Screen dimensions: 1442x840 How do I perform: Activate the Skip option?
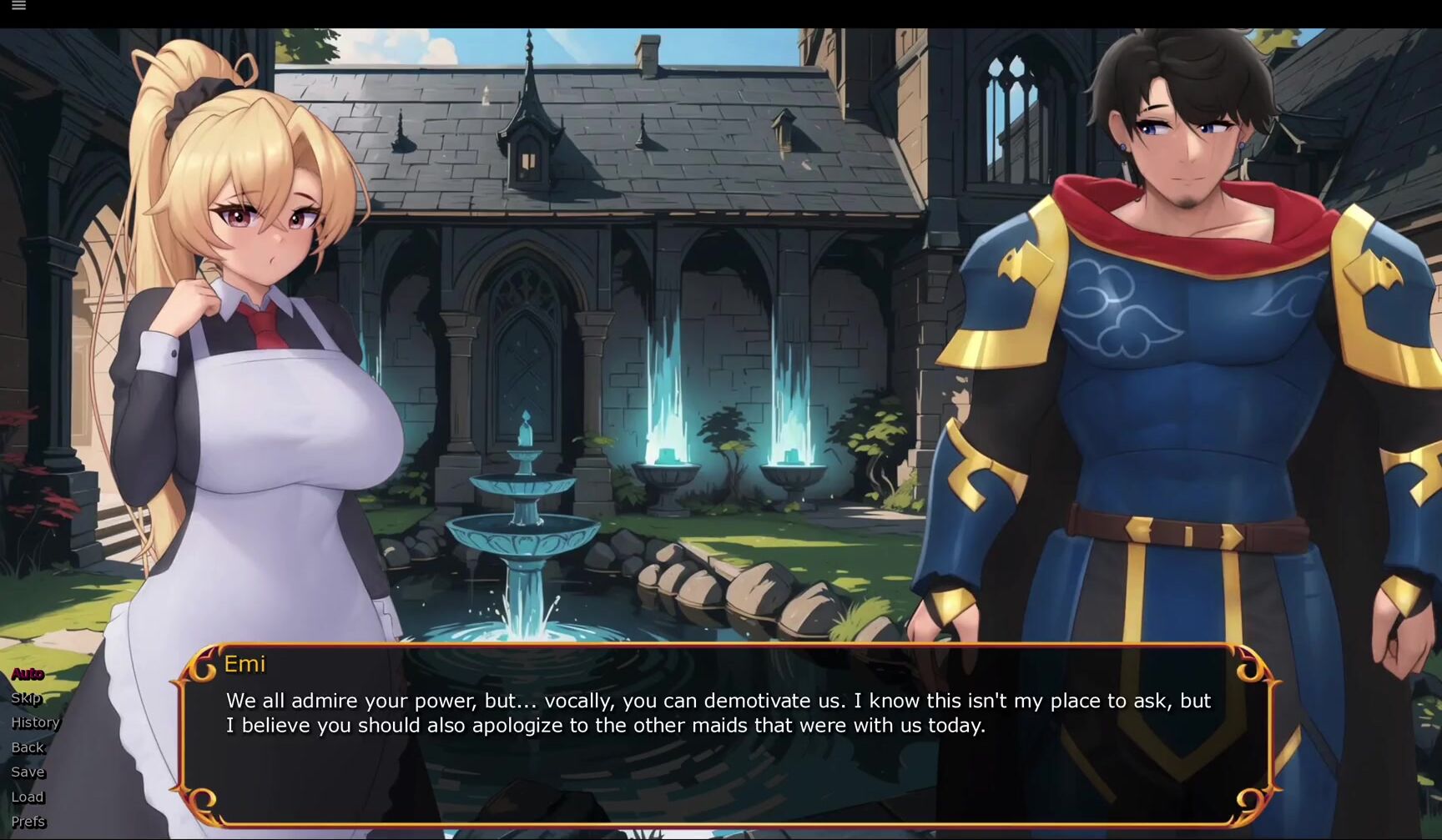(26, 698)
